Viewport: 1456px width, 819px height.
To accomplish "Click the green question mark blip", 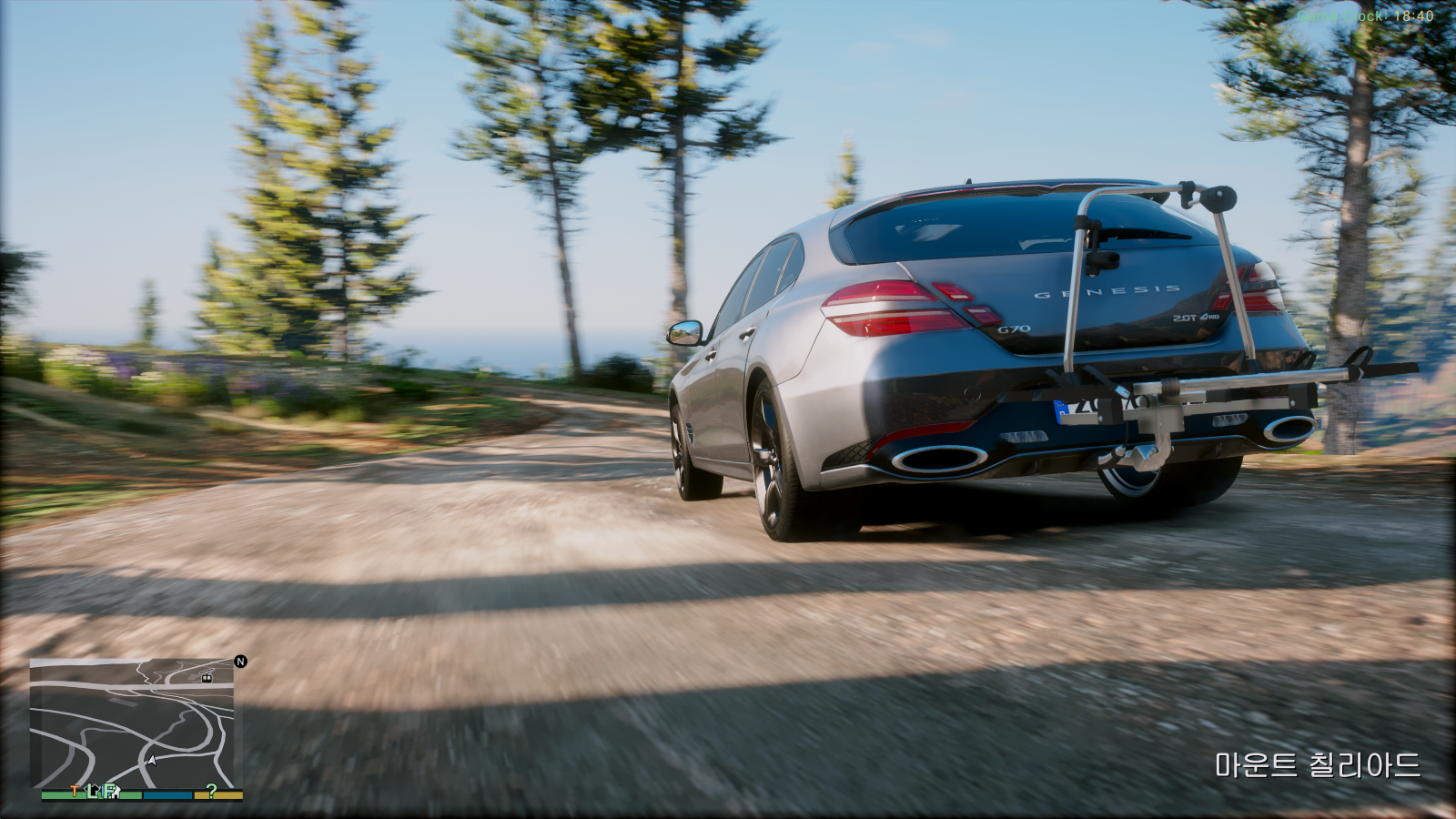I will 211,791.
